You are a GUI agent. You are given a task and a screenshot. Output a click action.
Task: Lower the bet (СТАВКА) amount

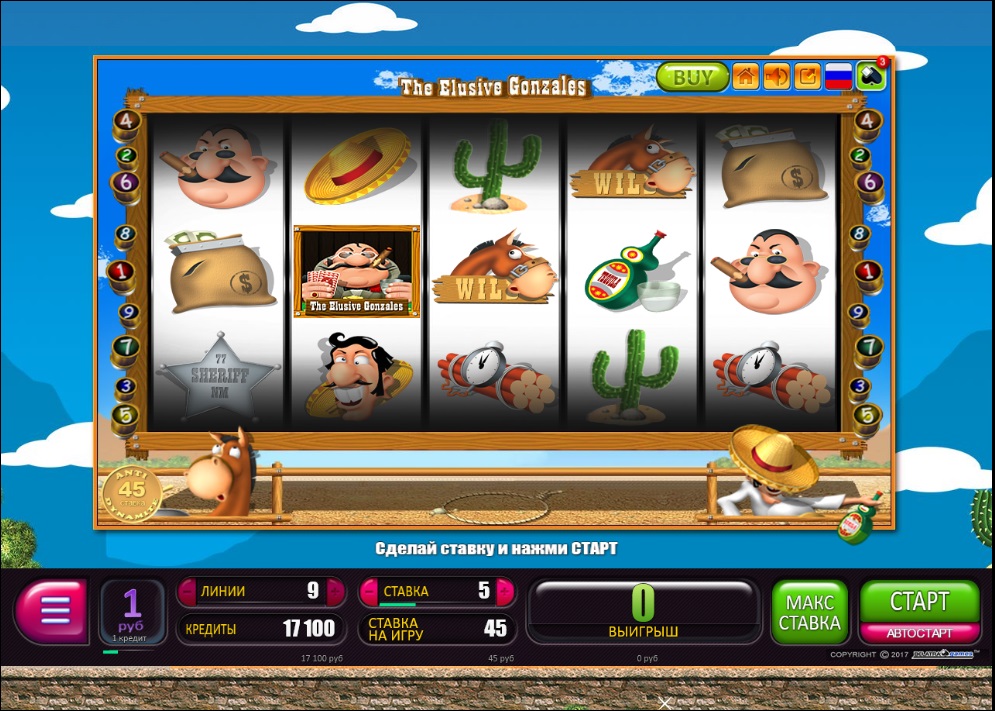click(x=369, y=591)
